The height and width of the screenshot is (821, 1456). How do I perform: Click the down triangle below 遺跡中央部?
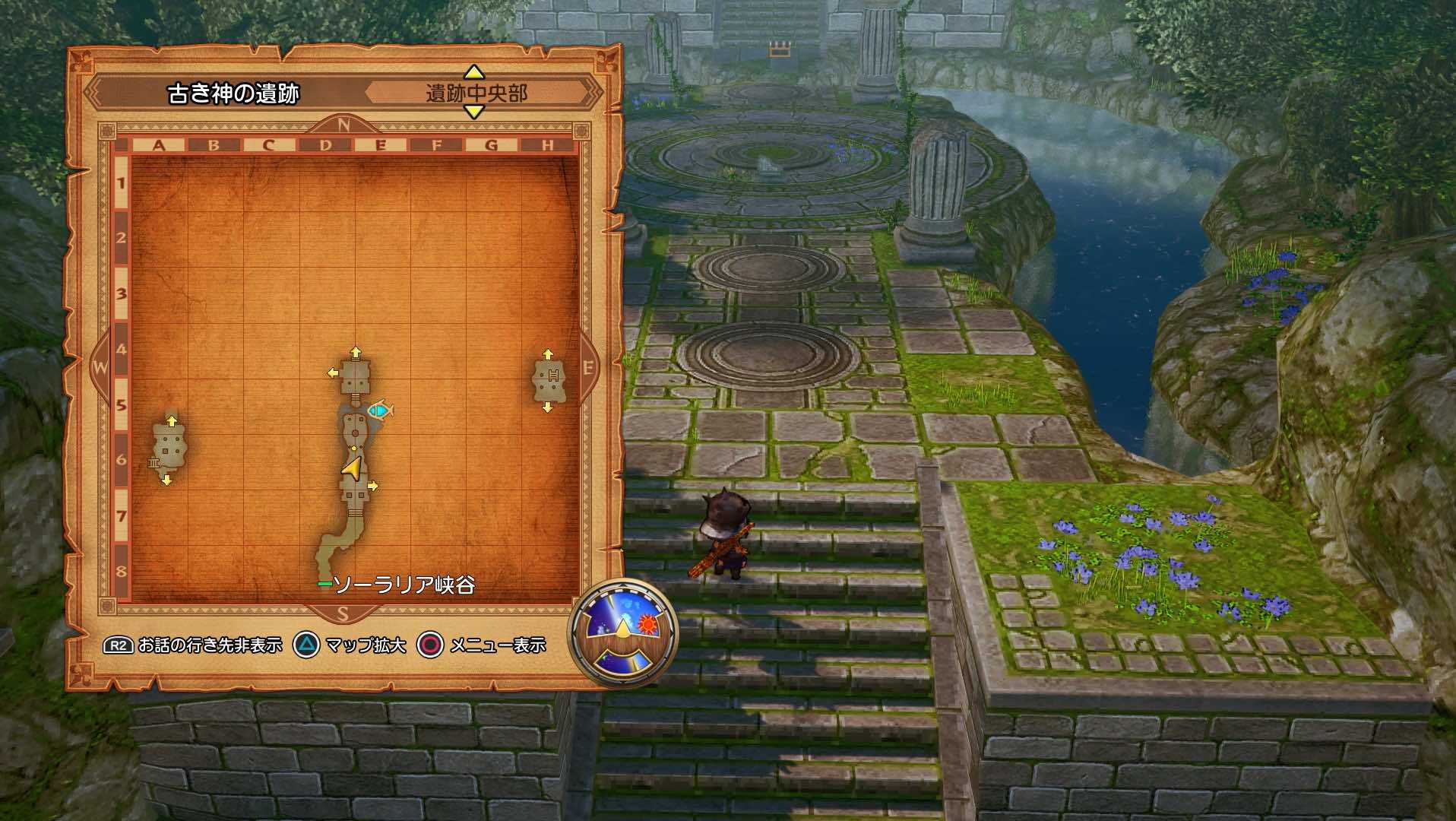click(x=473, y=113)
